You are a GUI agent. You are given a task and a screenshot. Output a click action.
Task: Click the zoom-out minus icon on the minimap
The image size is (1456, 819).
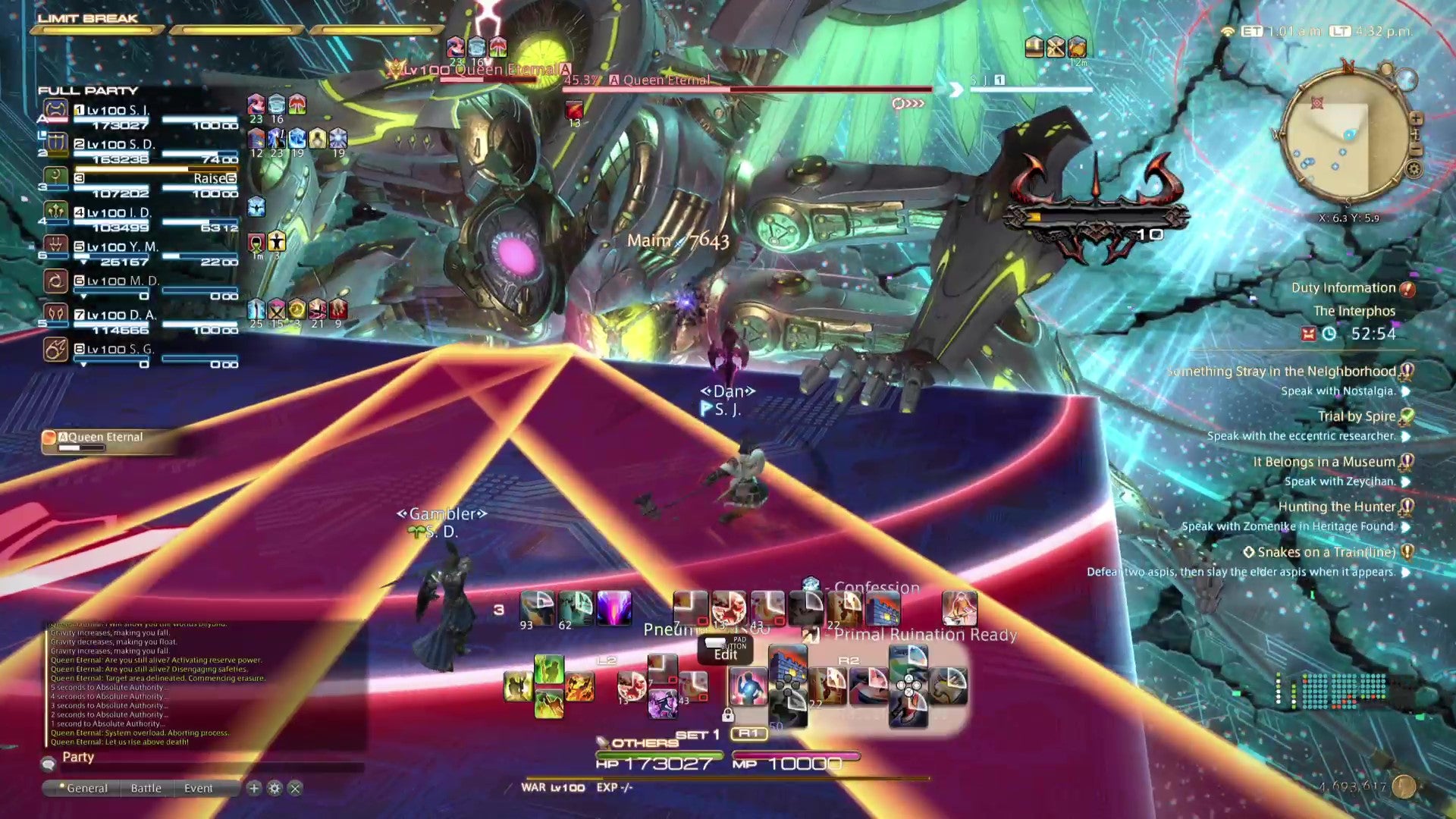(x=1416, y=149)
